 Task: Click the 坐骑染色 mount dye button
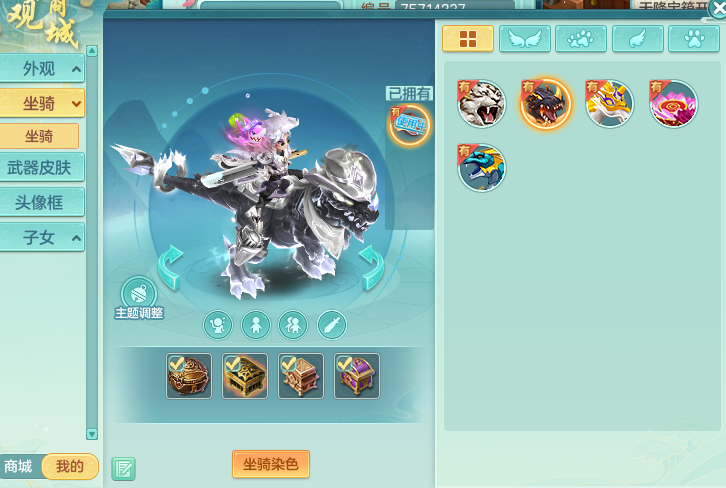pos(270,464)
